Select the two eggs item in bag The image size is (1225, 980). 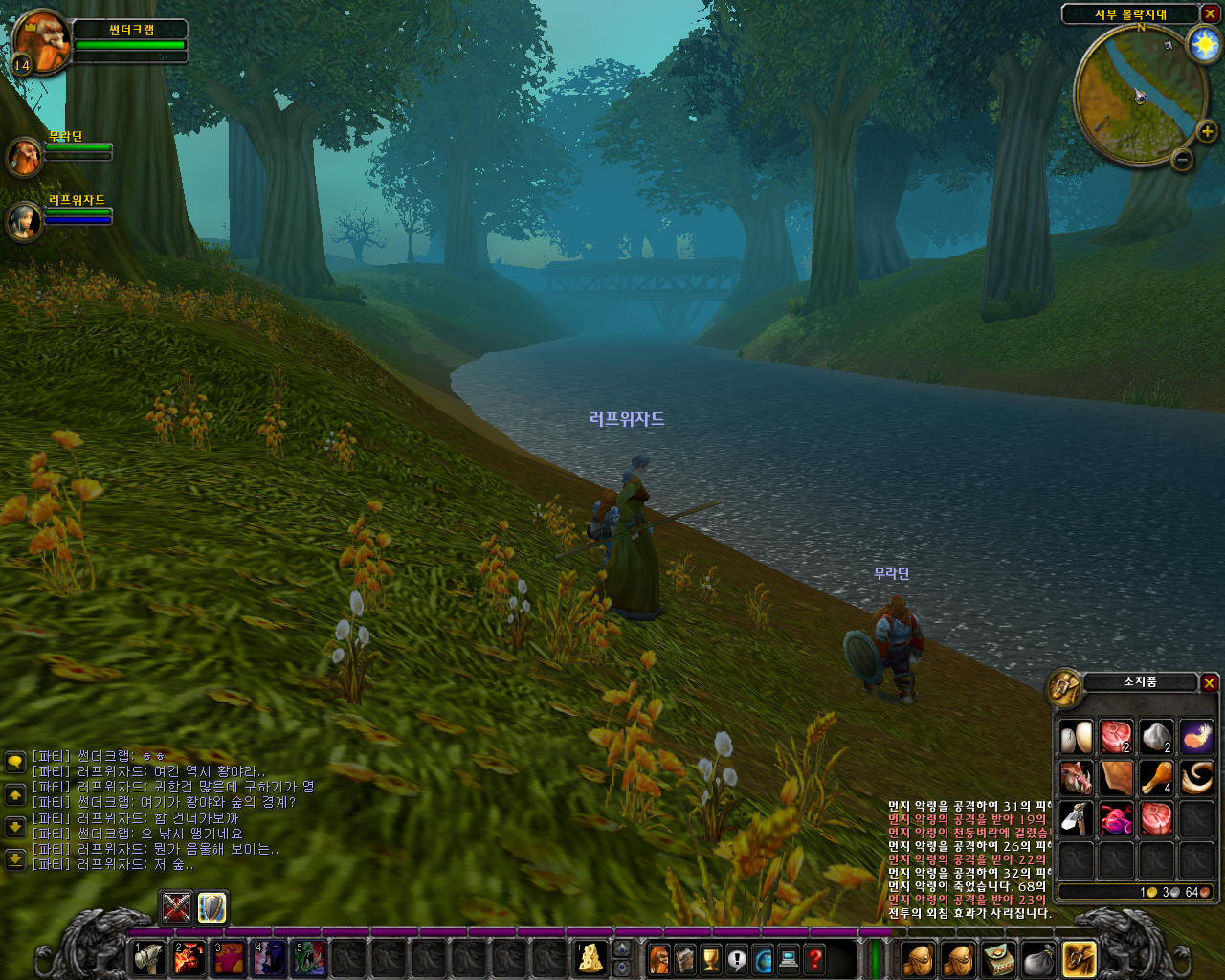tap(1076, 737)
